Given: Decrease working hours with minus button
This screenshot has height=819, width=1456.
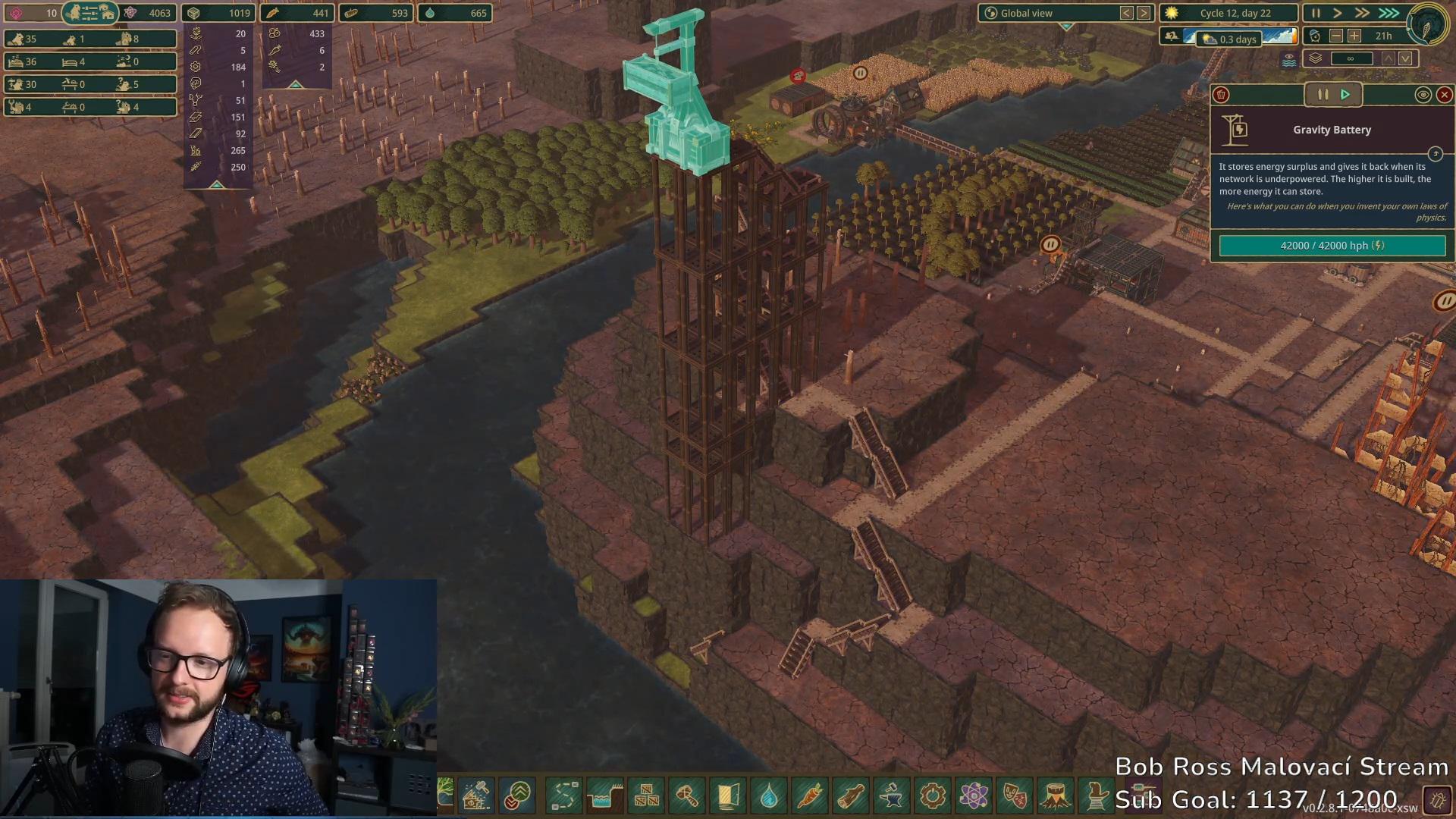Looking at the screenshot, I should (x=1336, y=36).
